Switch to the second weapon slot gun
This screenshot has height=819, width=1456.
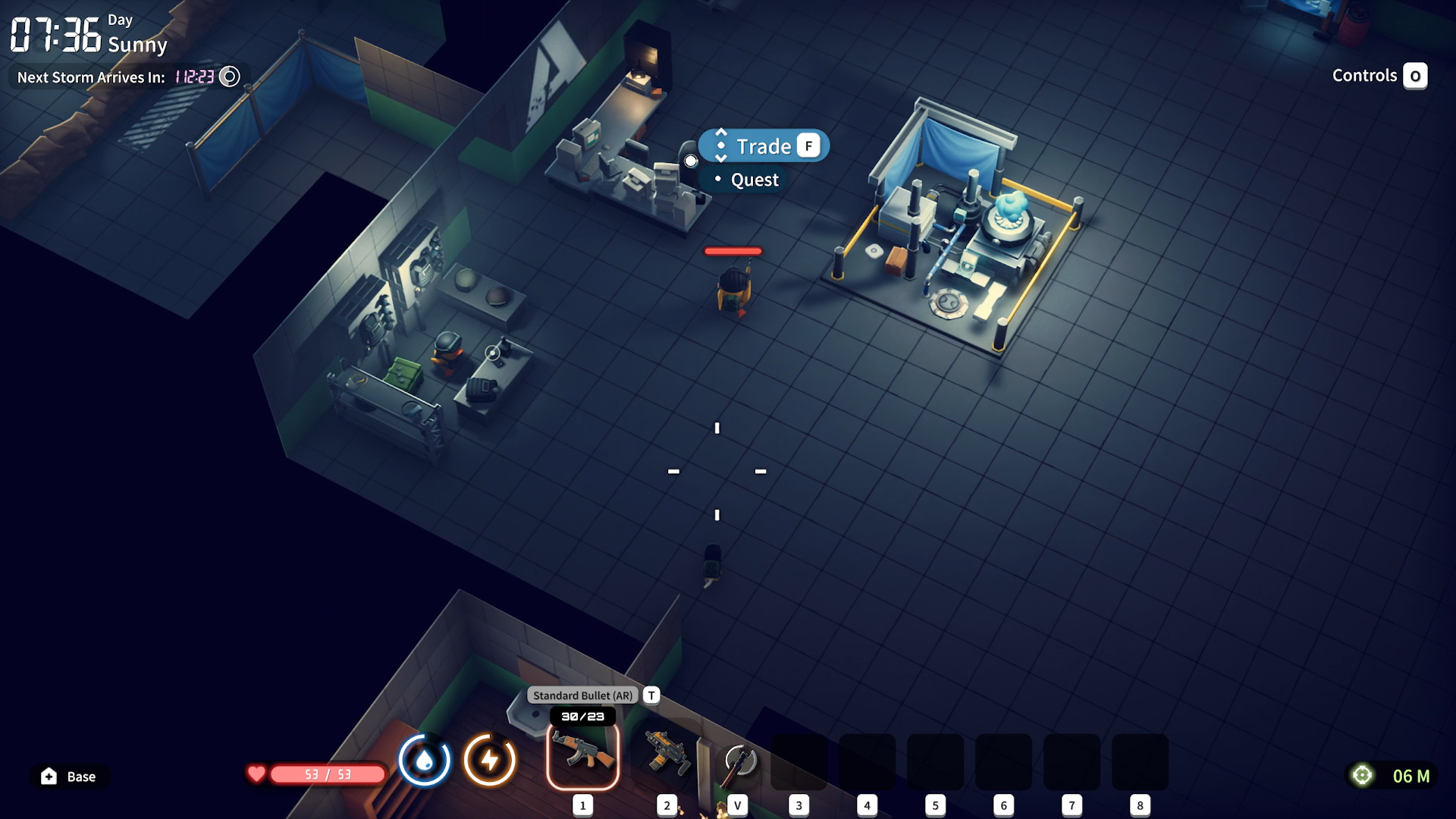(x=667, y=755)
